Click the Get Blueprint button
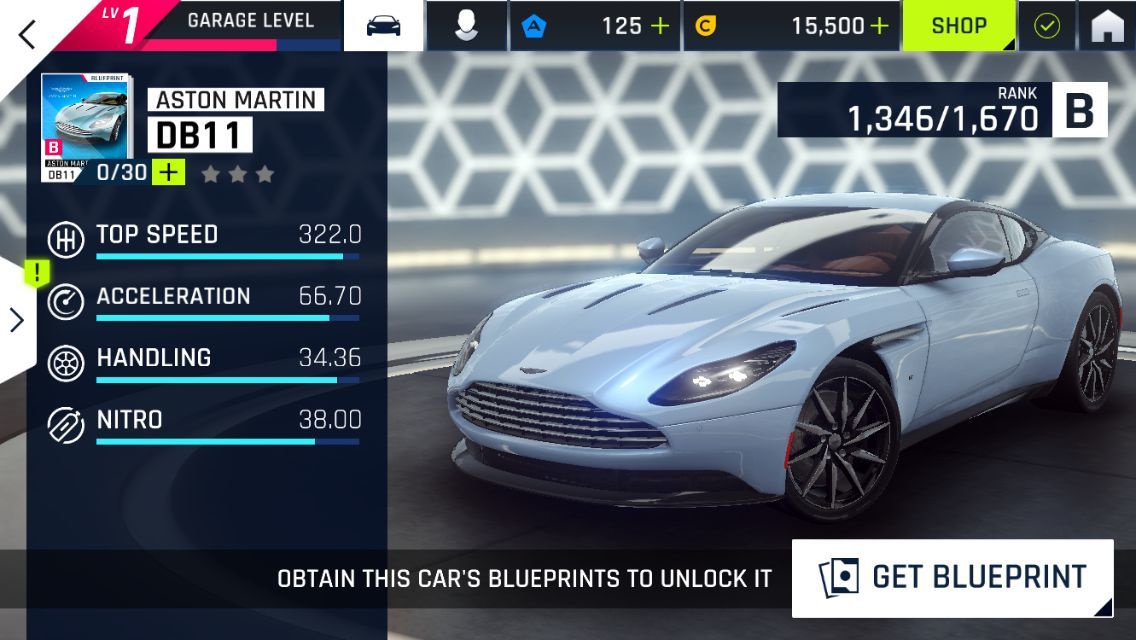 [x=952, y=577]
